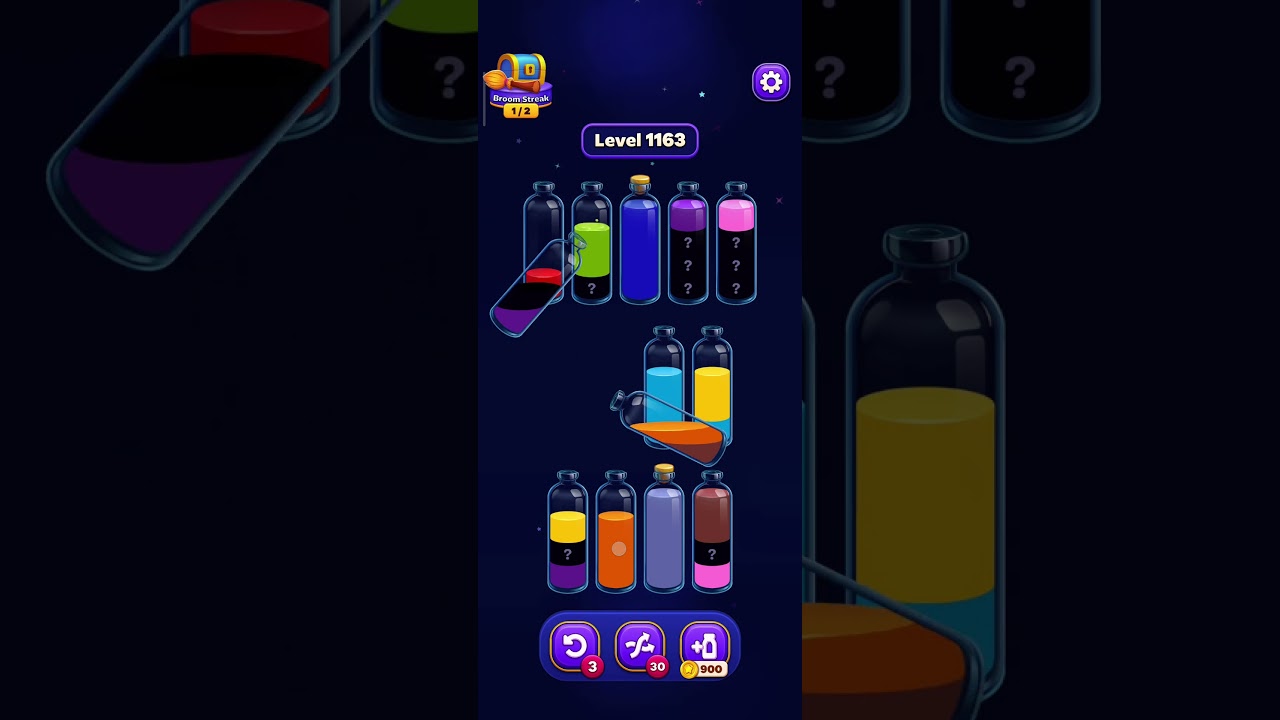Tap the Level 1163 banner
Viewport: 1280px width, 720px height.
[640, 140]
